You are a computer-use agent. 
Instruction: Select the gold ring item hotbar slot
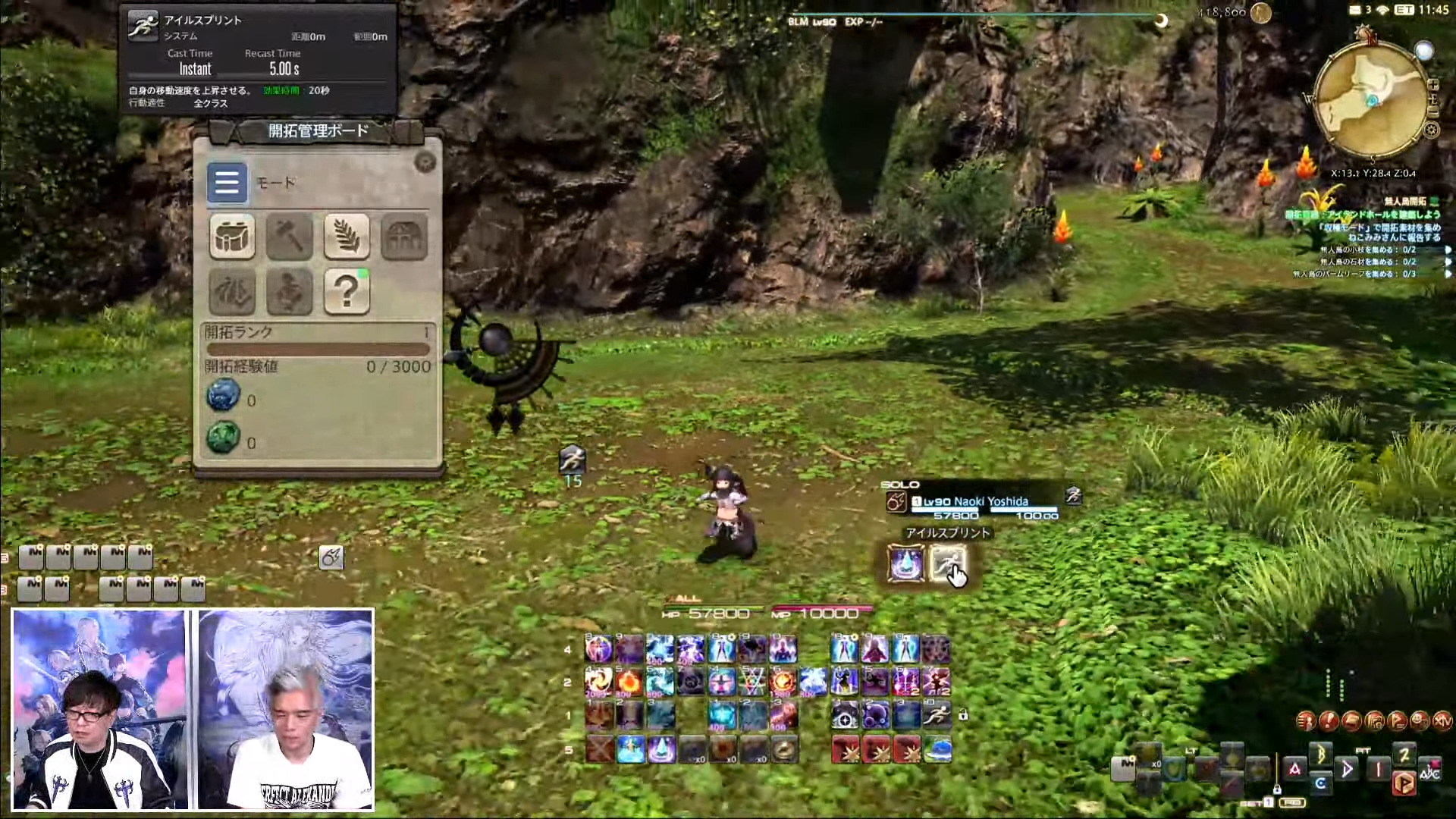pos(784,749)
